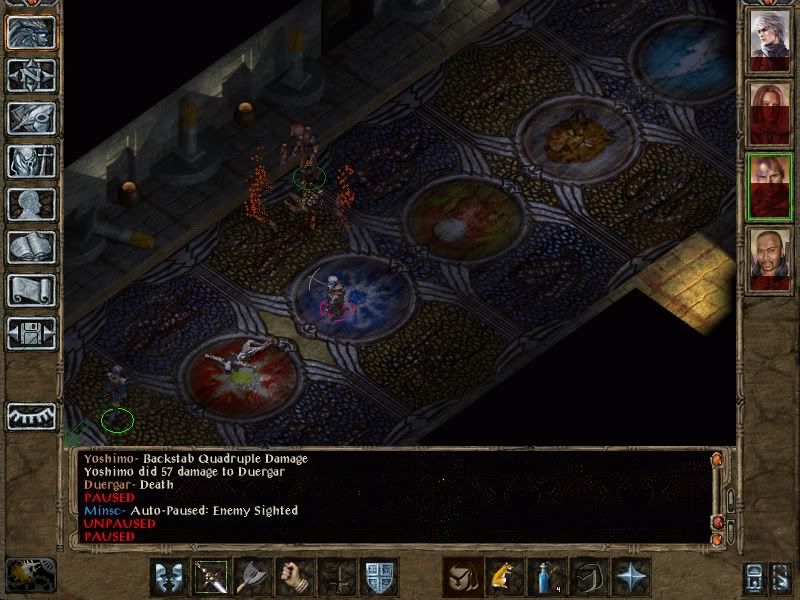Open the mage spellbook
The width and height of the screenshot is (800, 600).
point(31,247)
